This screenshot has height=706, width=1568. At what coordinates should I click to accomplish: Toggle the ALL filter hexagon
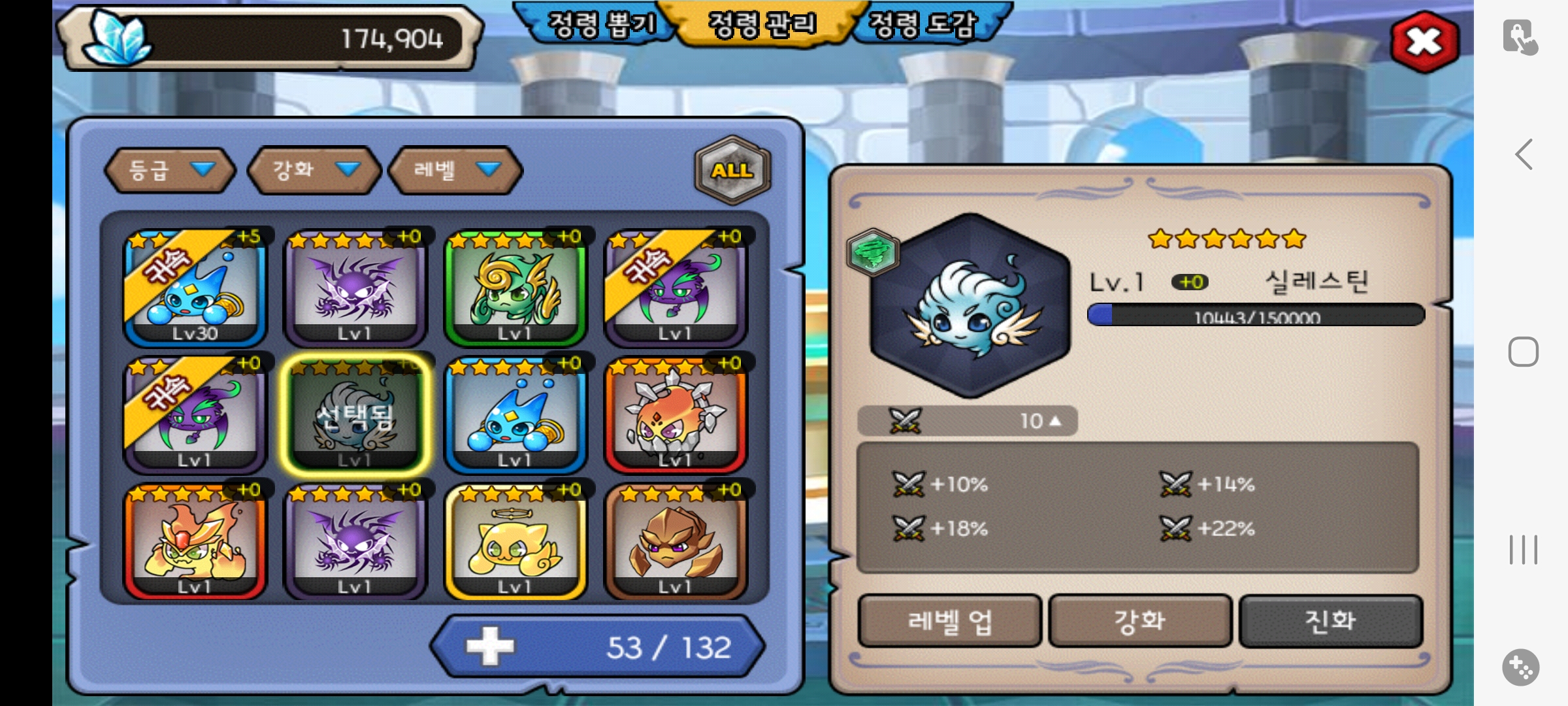[732, 170]
